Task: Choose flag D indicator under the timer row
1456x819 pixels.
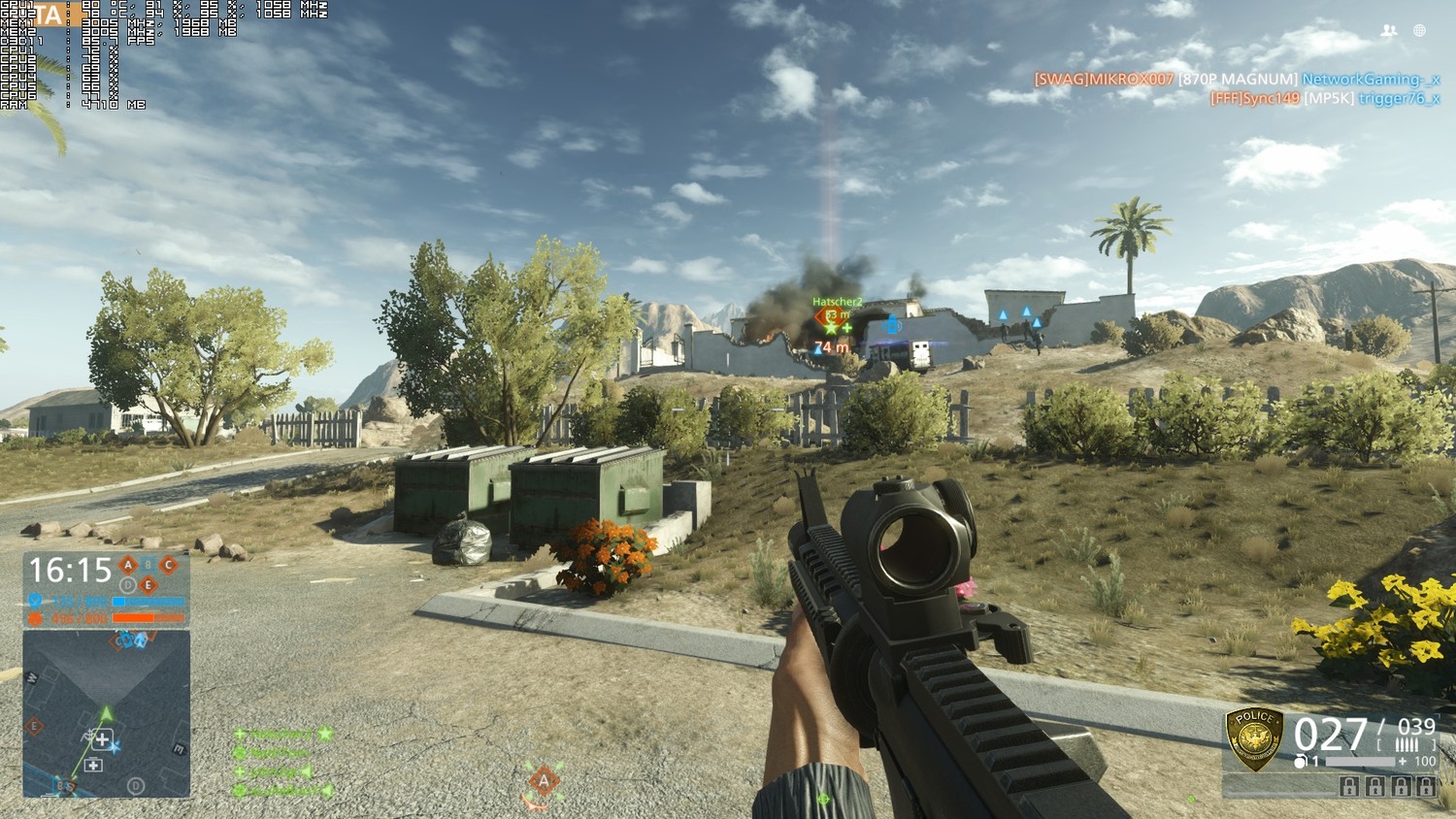Action: click(127, 585)
